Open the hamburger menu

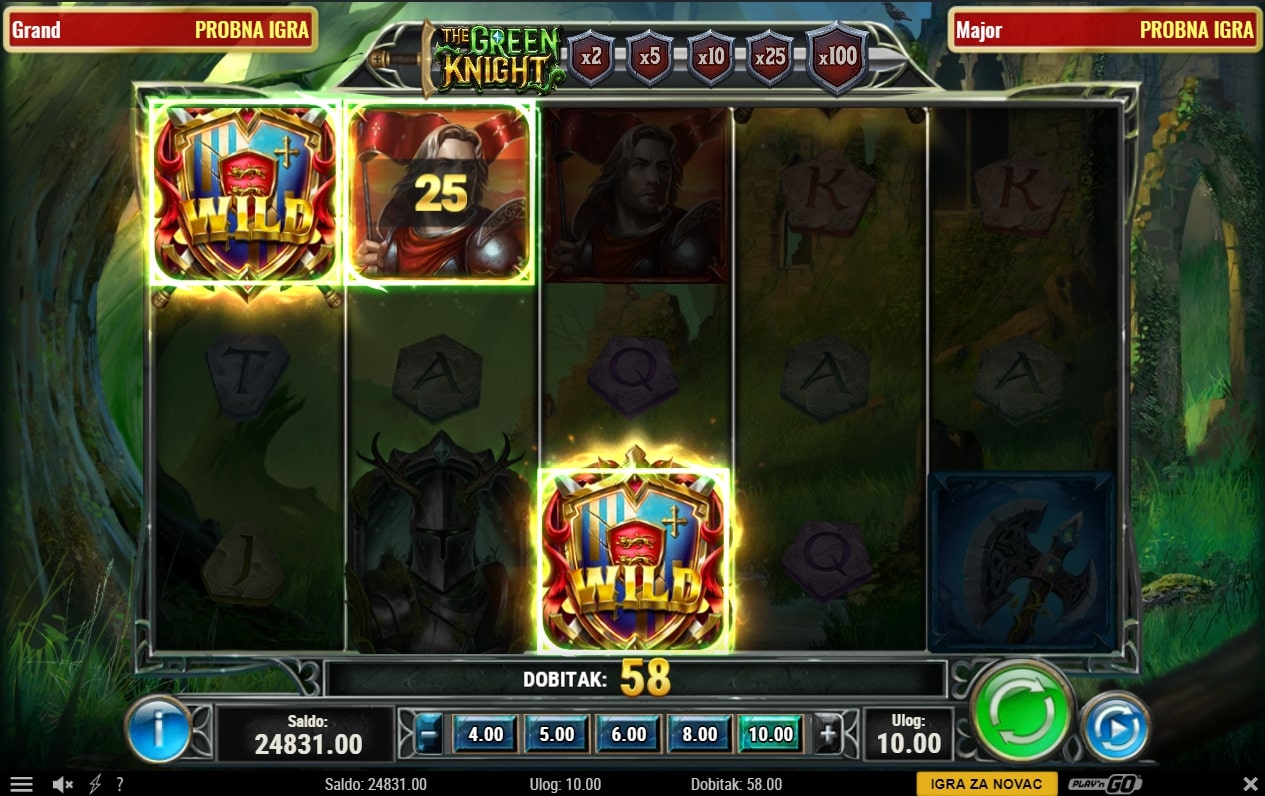tap(21, 785)
